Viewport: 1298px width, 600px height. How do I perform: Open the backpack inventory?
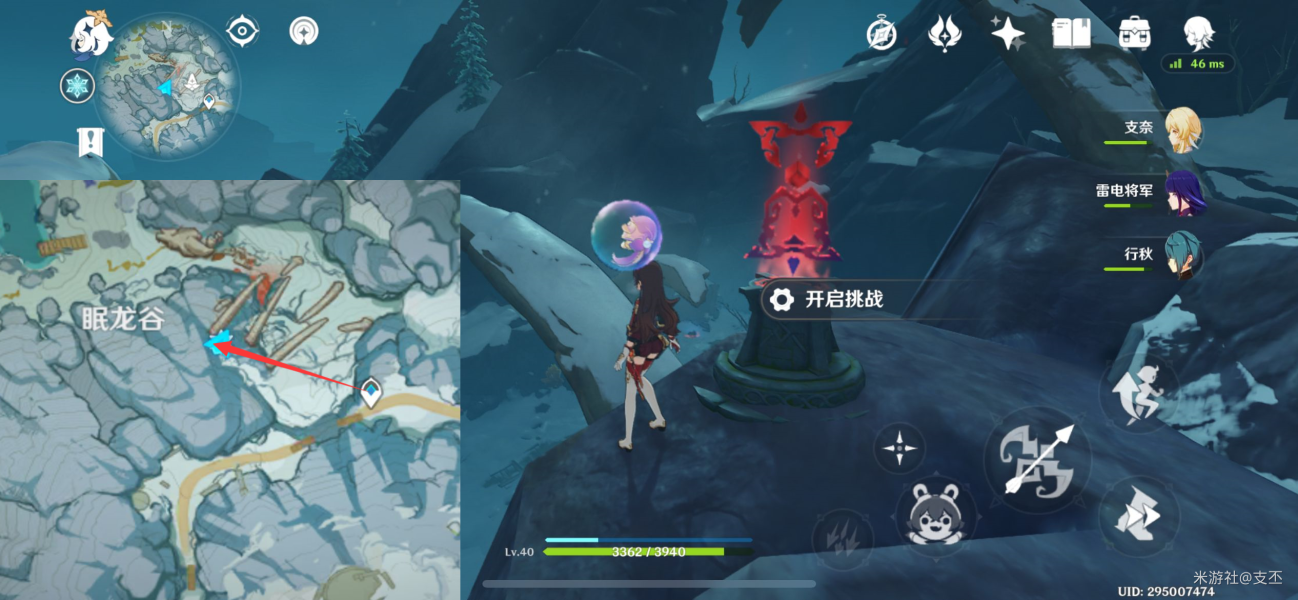click(1134, 34)
